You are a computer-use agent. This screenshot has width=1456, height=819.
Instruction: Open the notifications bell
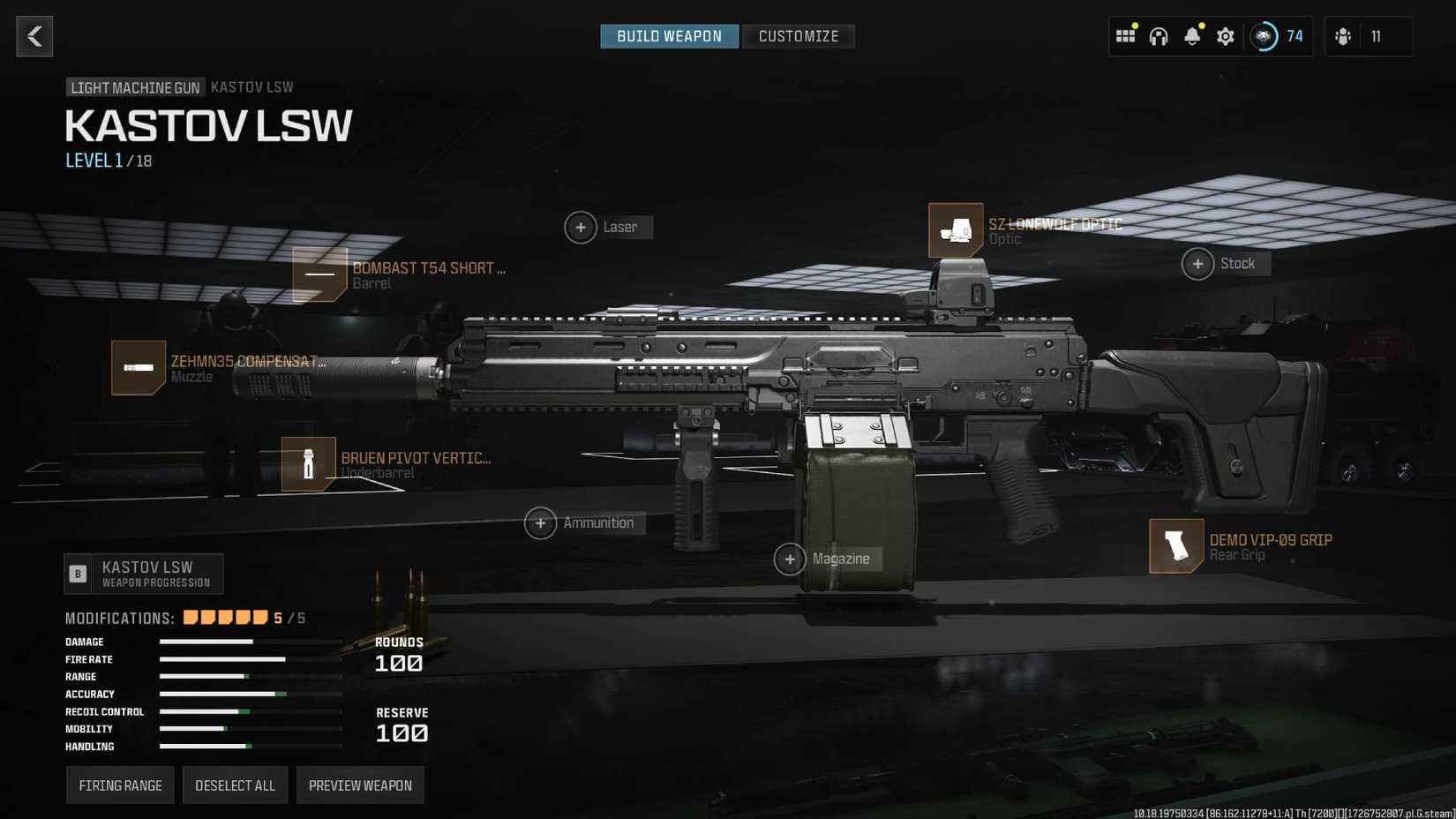(x=1192, y=36)
